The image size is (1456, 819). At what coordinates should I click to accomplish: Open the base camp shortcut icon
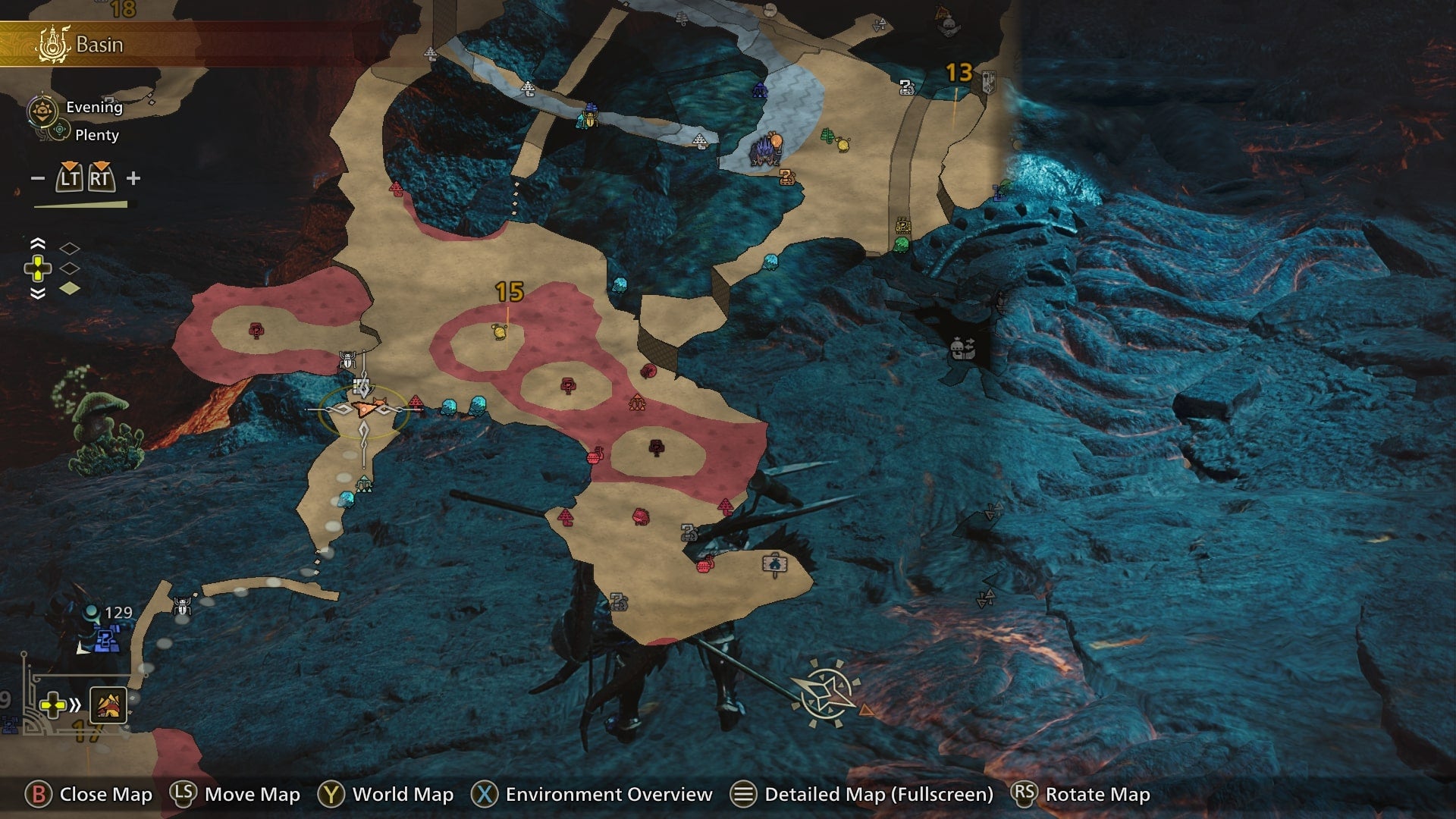(x=108, y=705)
